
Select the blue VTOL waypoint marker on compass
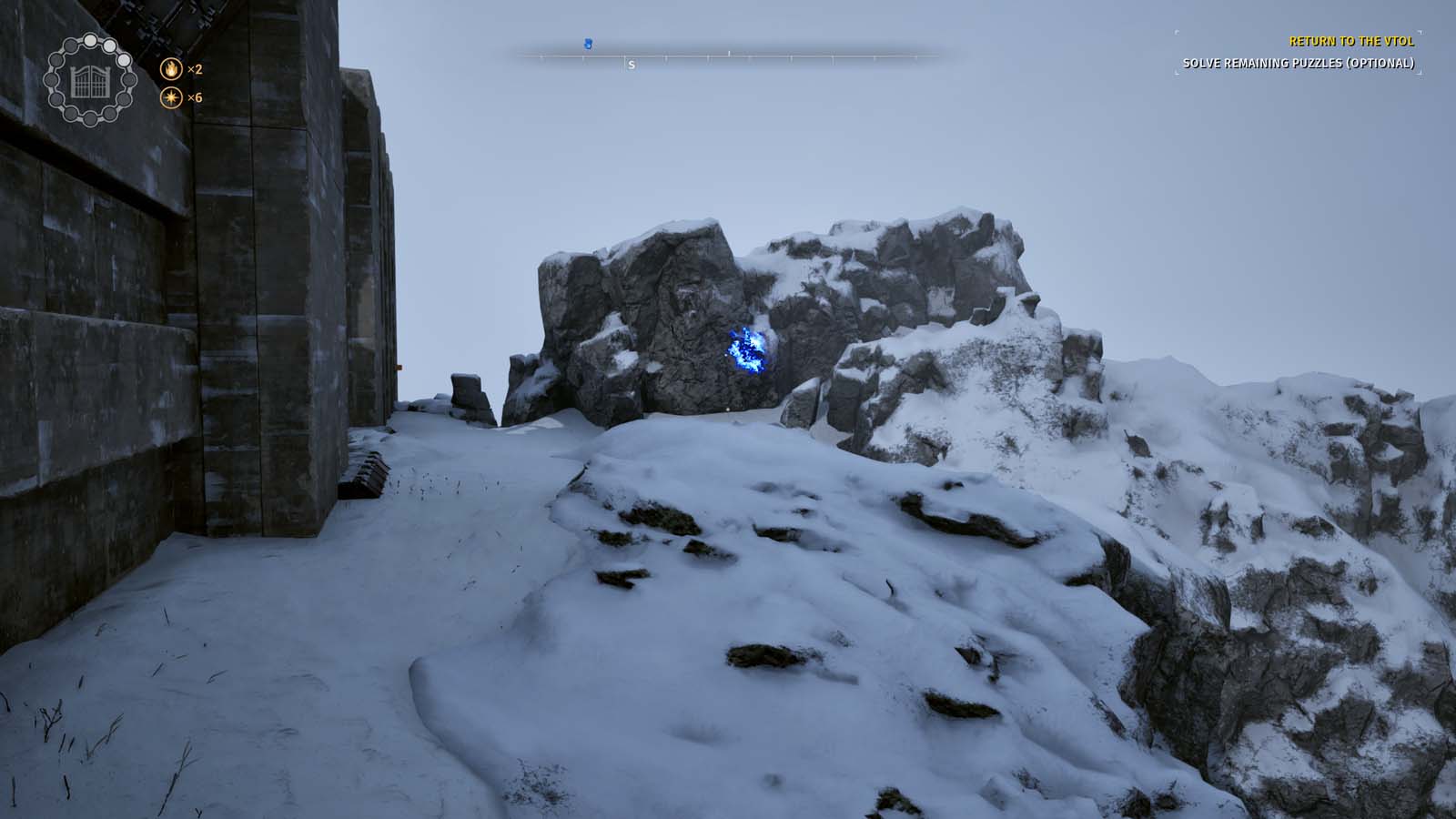coord(587,43)
